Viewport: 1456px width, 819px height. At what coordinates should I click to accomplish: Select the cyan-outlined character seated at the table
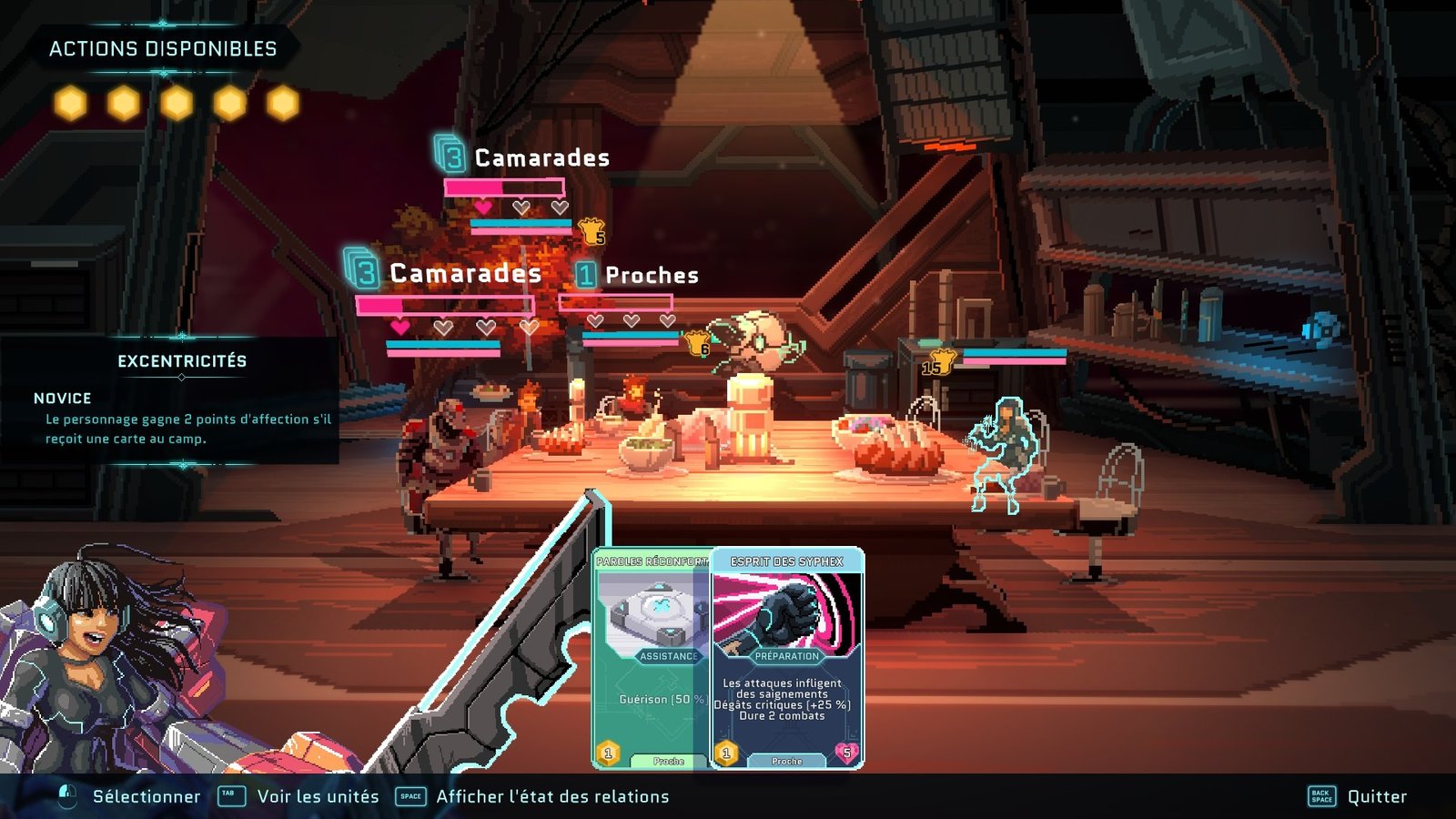[1002, 452]
